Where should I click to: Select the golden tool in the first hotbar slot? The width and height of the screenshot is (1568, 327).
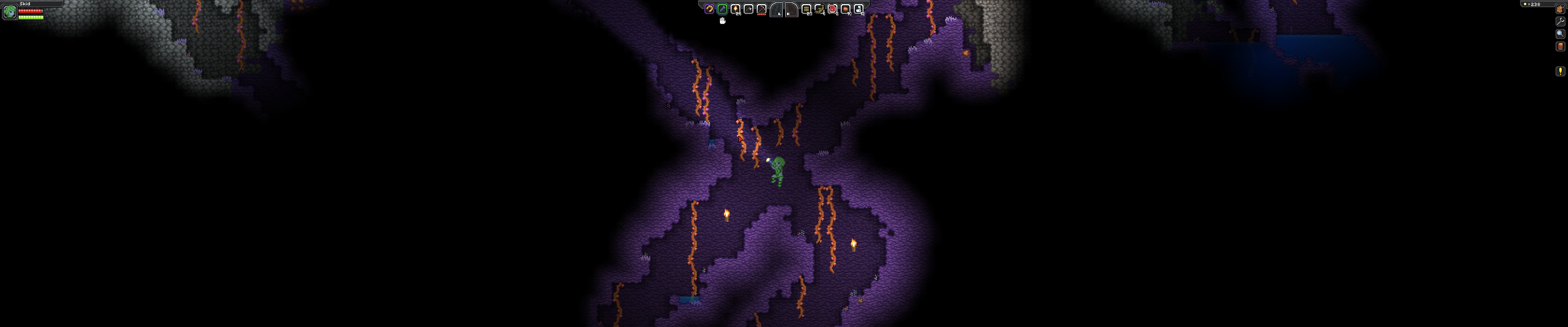click(x=709, y=8)
